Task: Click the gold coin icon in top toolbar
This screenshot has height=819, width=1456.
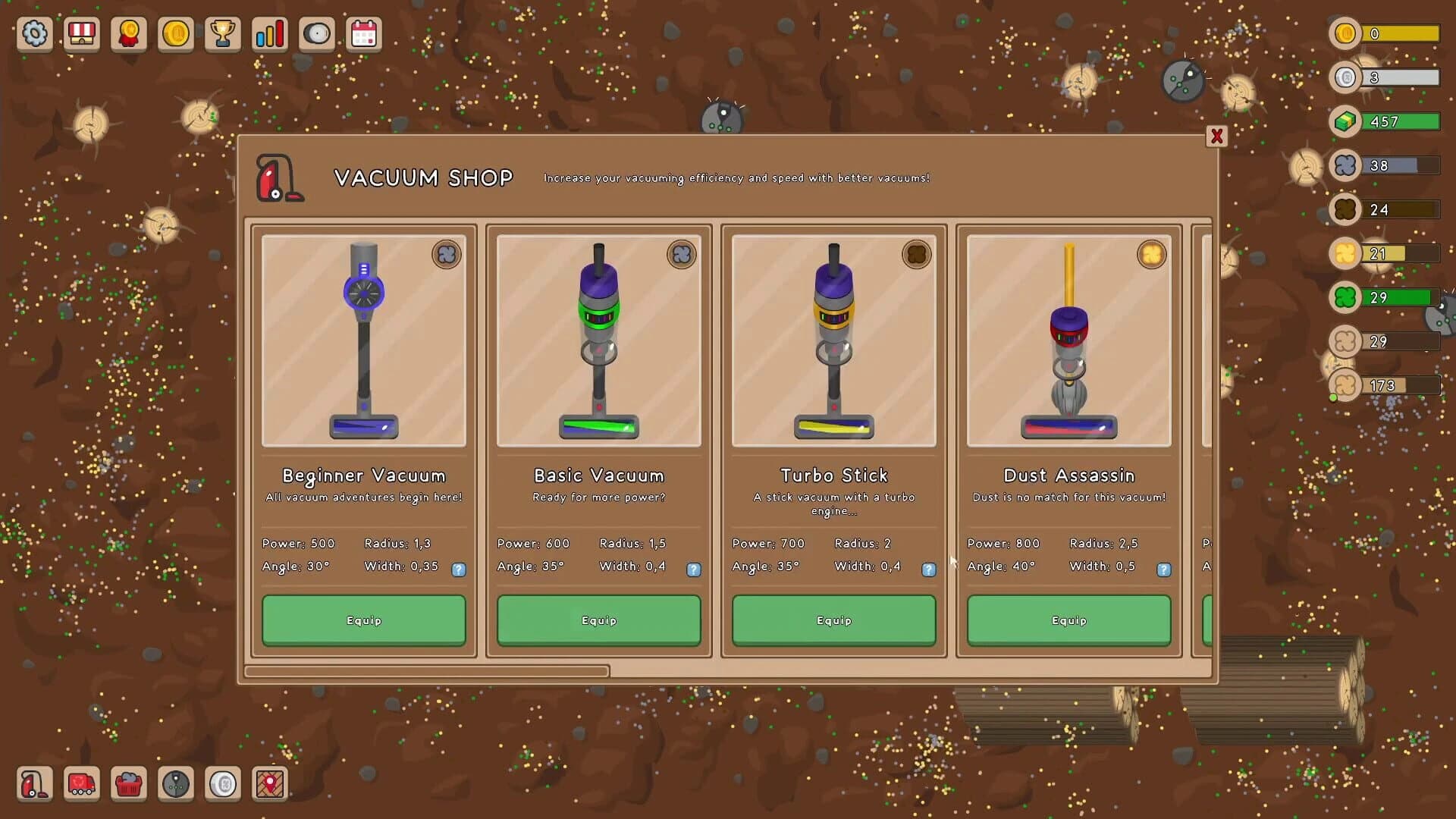Action: coord(176,33)
